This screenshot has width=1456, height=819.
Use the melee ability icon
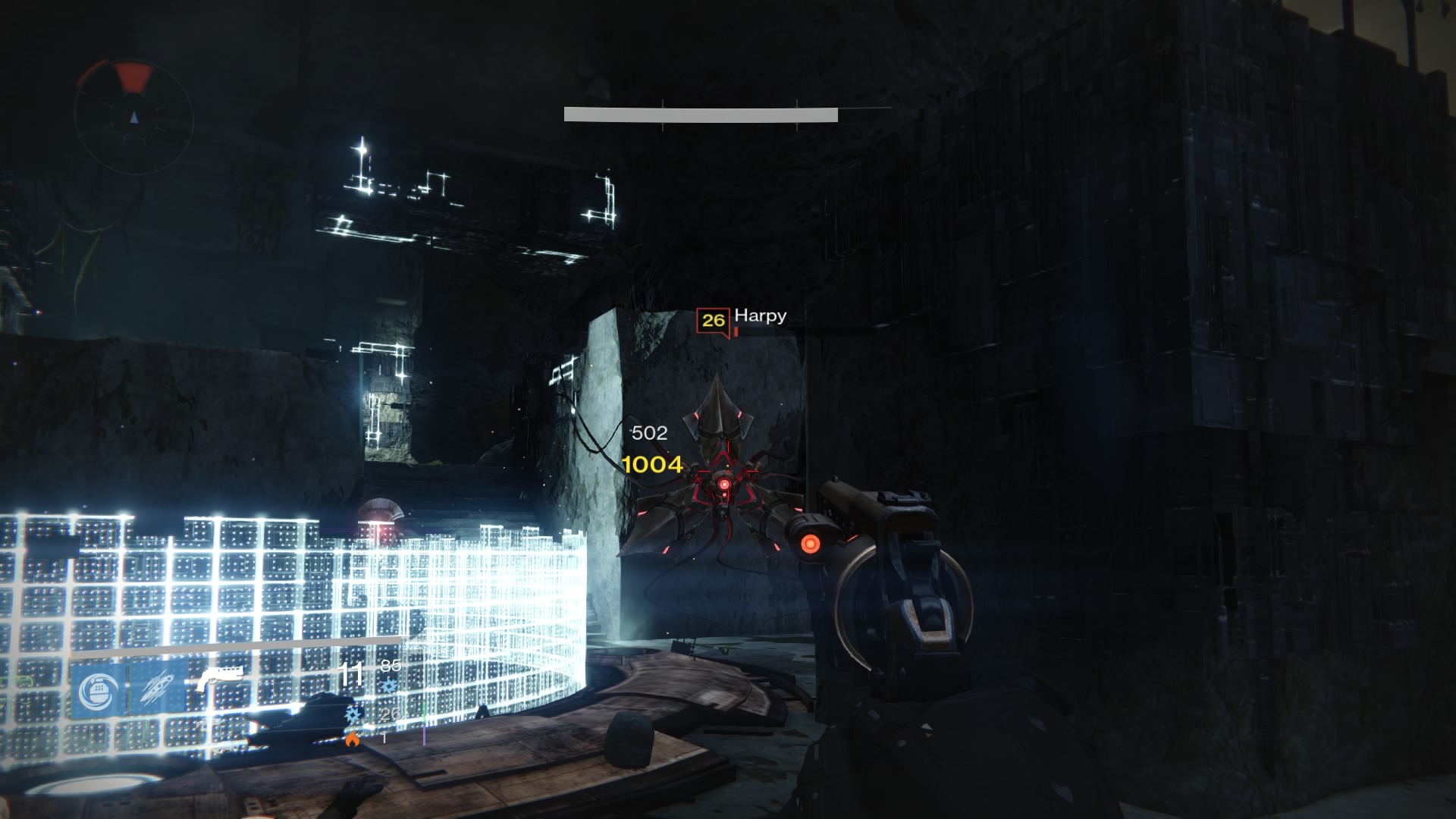click(158, 689)
